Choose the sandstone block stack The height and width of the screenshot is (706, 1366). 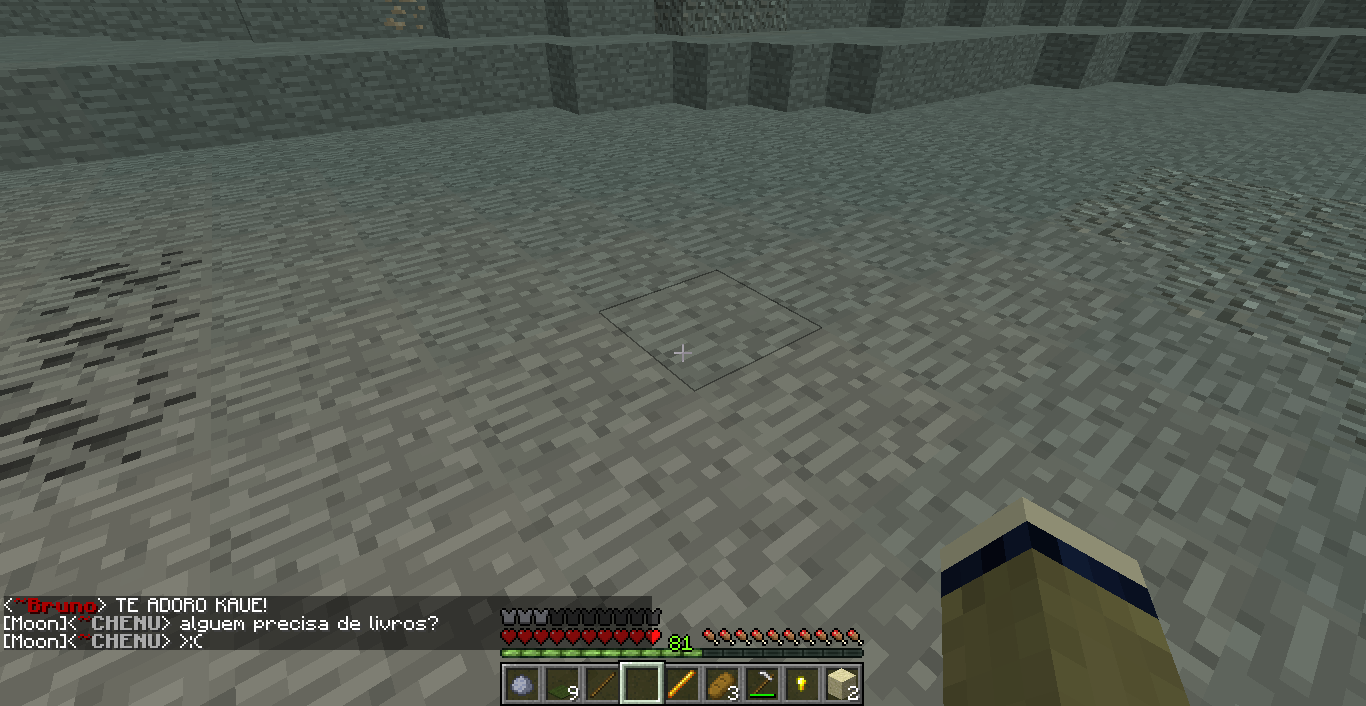842,685
